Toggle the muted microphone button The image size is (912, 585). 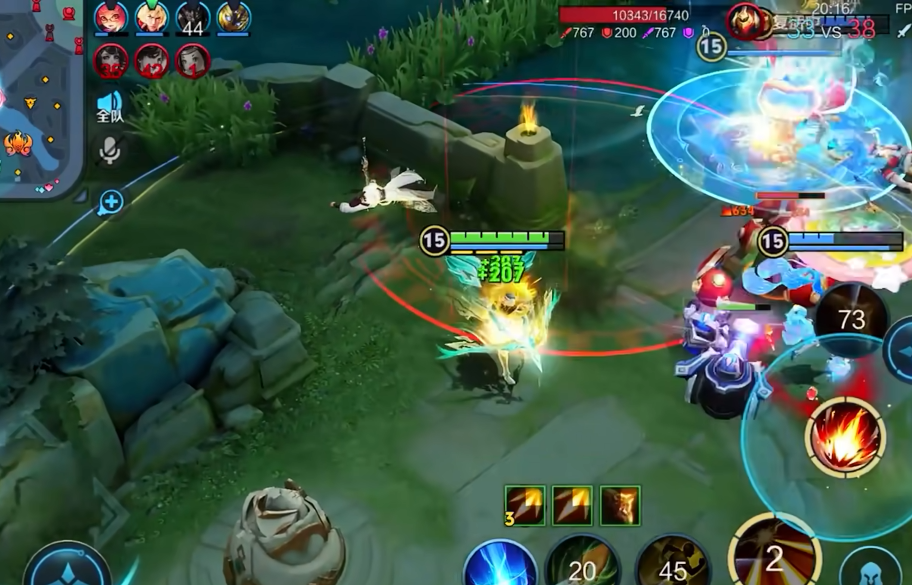[109, 150]
